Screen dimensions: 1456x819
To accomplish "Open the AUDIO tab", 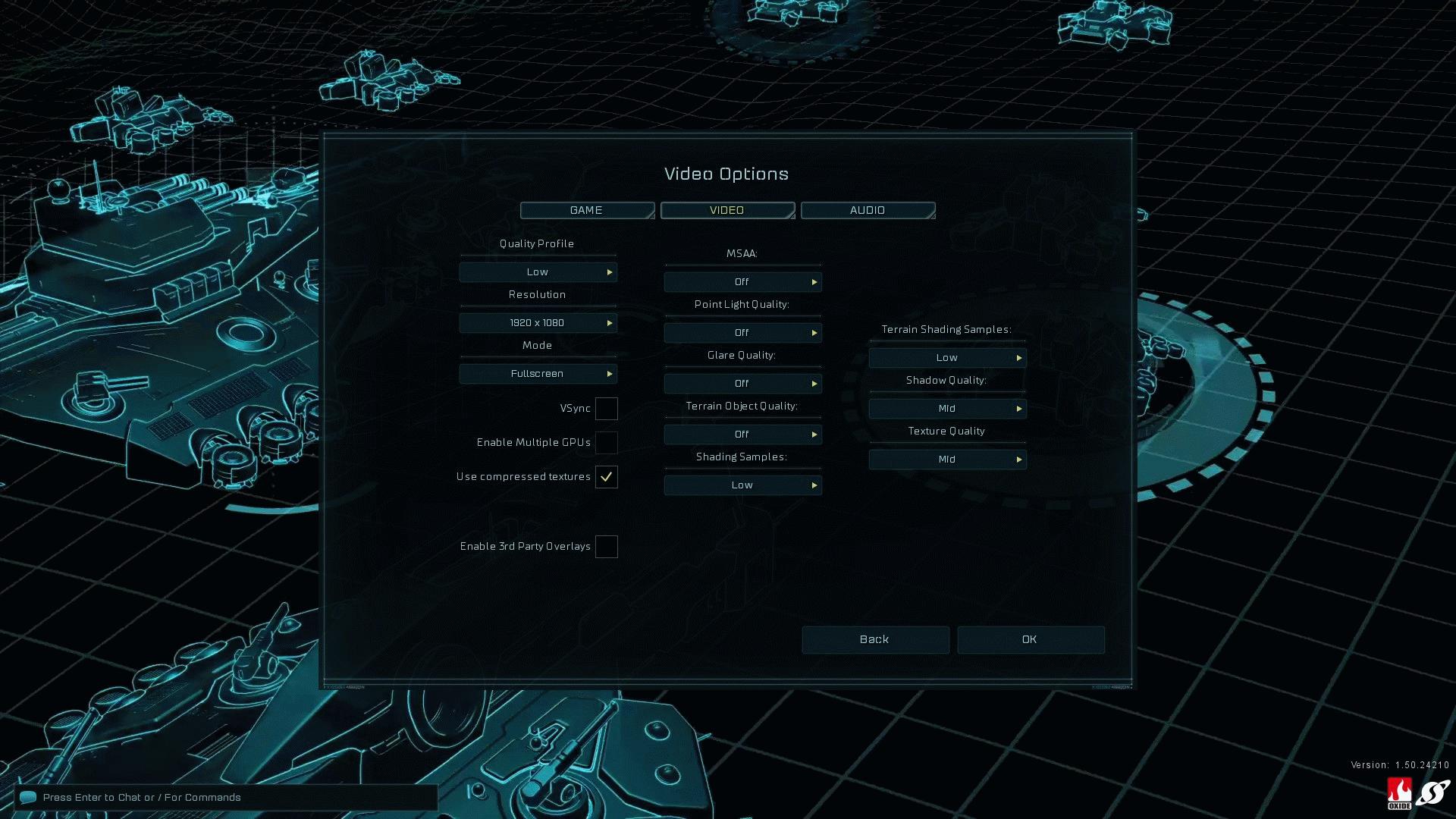I will coord(868,210).
